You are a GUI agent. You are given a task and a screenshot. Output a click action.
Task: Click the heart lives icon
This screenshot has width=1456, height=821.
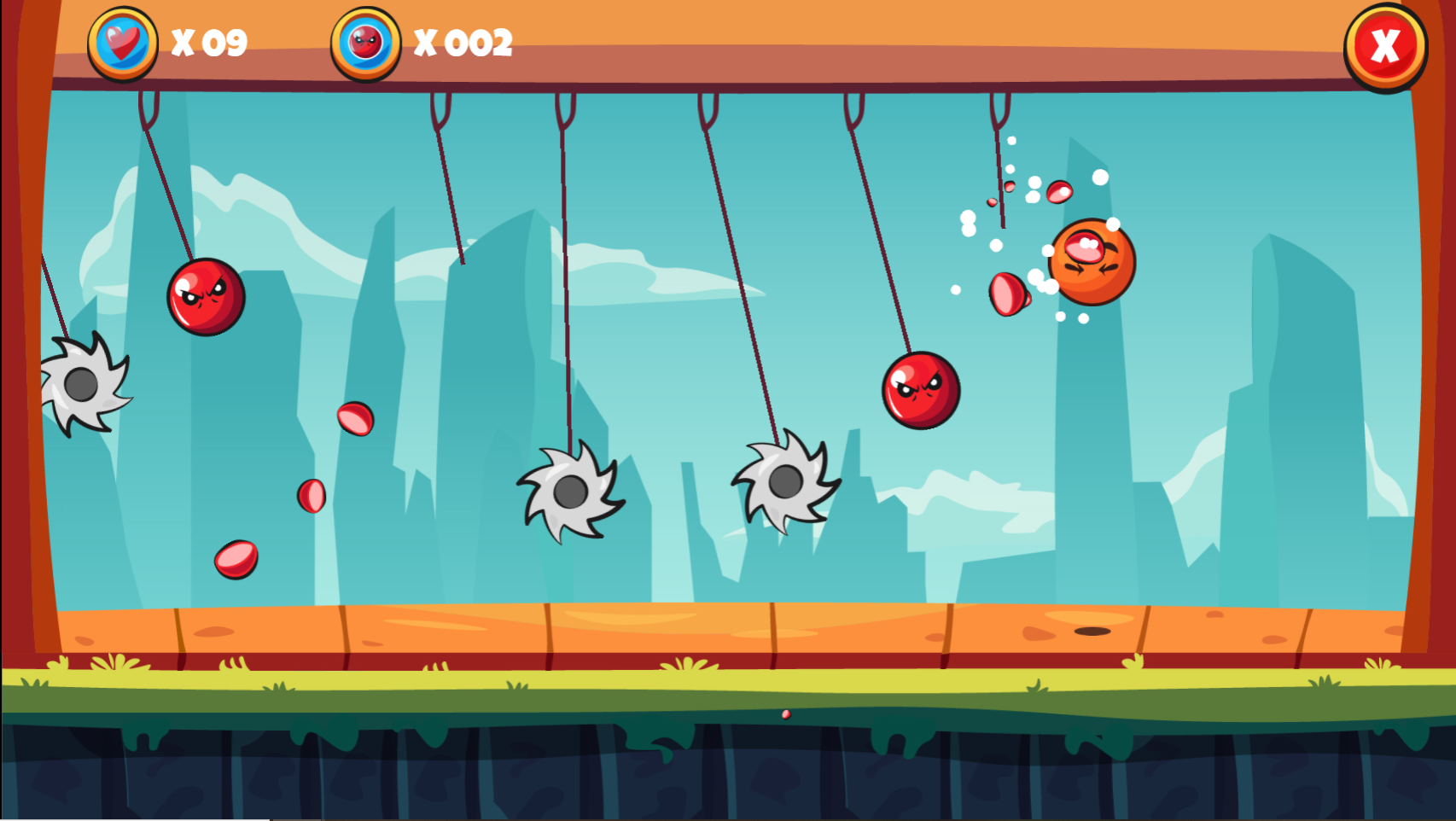click(123, 43)
